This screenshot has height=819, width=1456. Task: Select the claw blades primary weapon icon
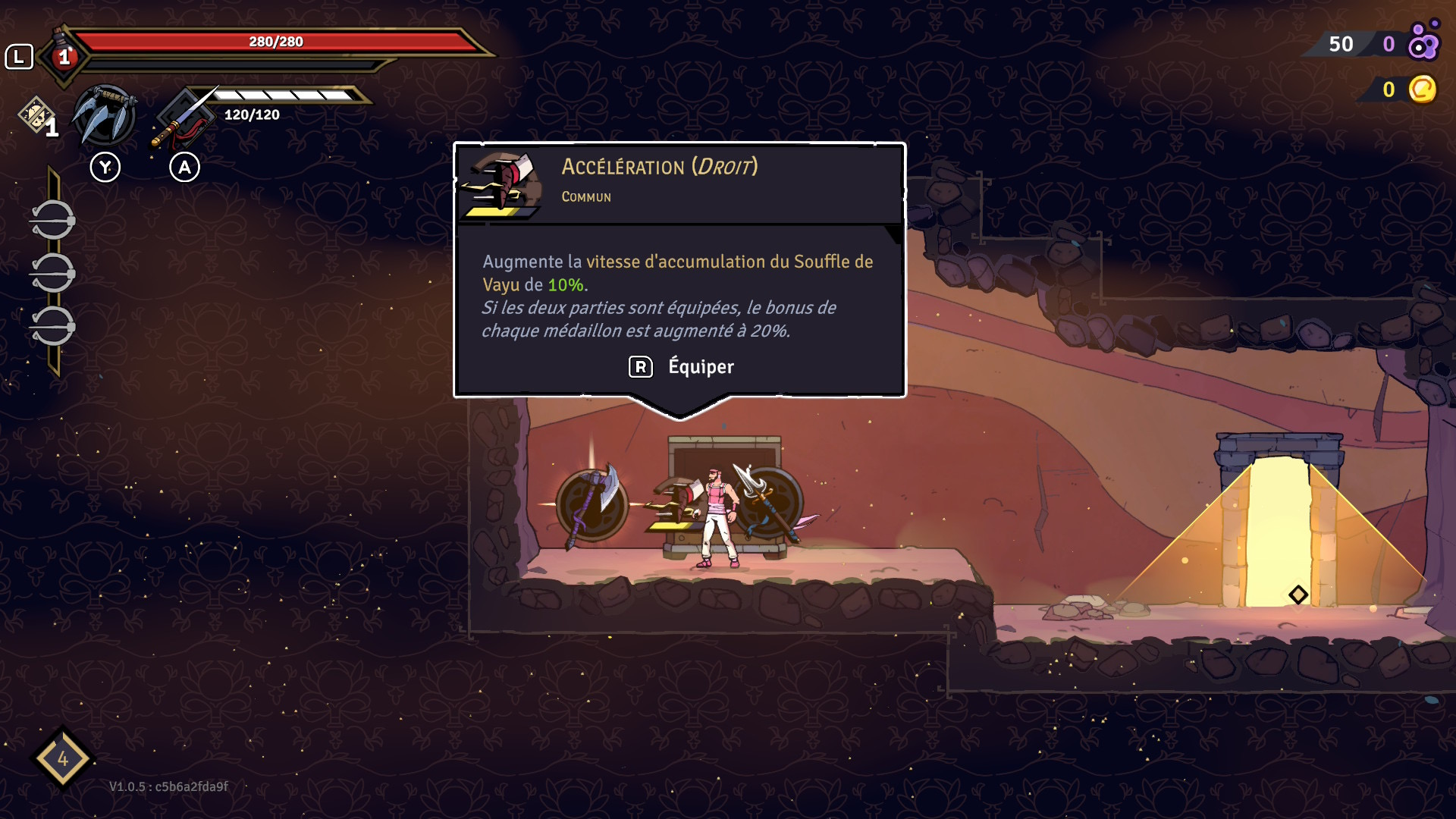(x=105, y=116)
